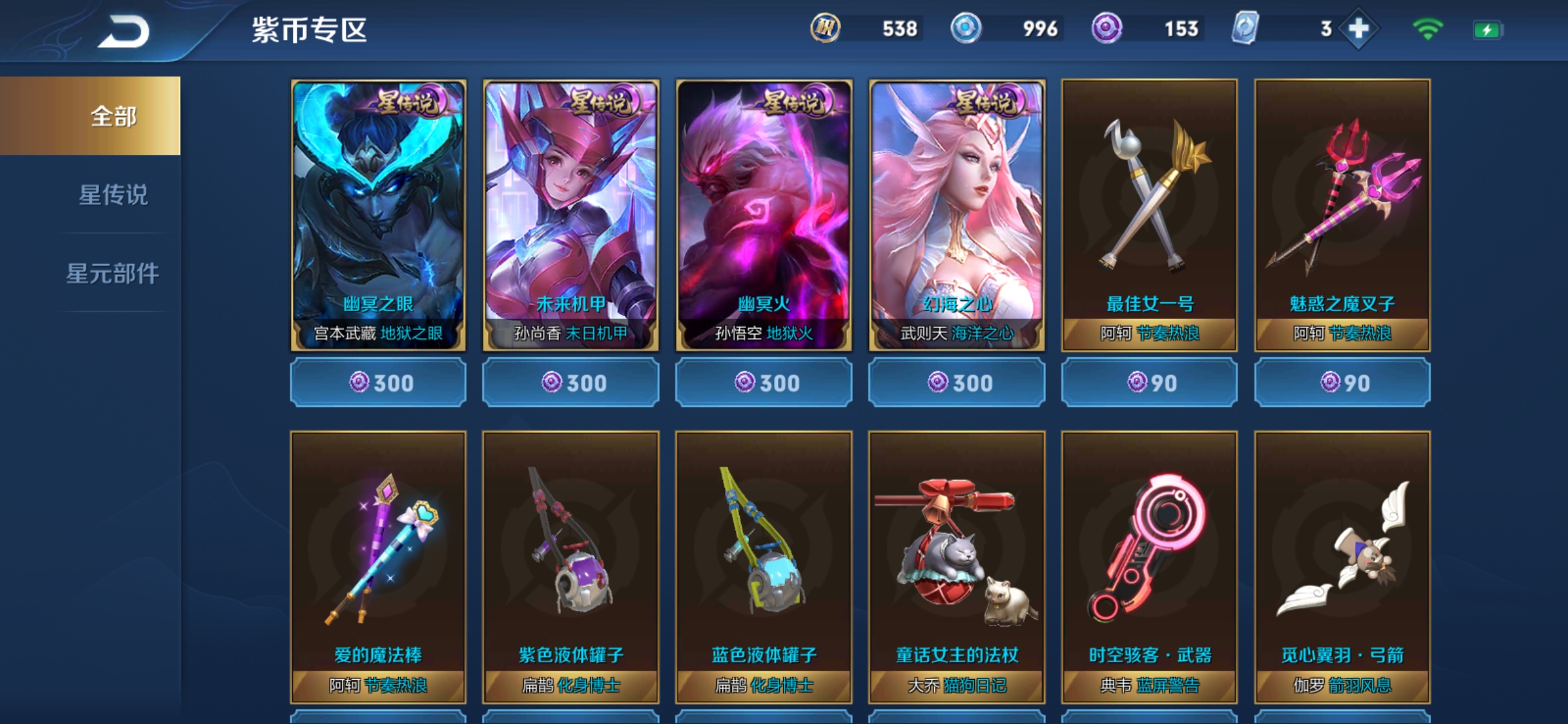Buy 幽冥之眼 for 300 purple coins

pyautogui.click(x=378, y=383)
